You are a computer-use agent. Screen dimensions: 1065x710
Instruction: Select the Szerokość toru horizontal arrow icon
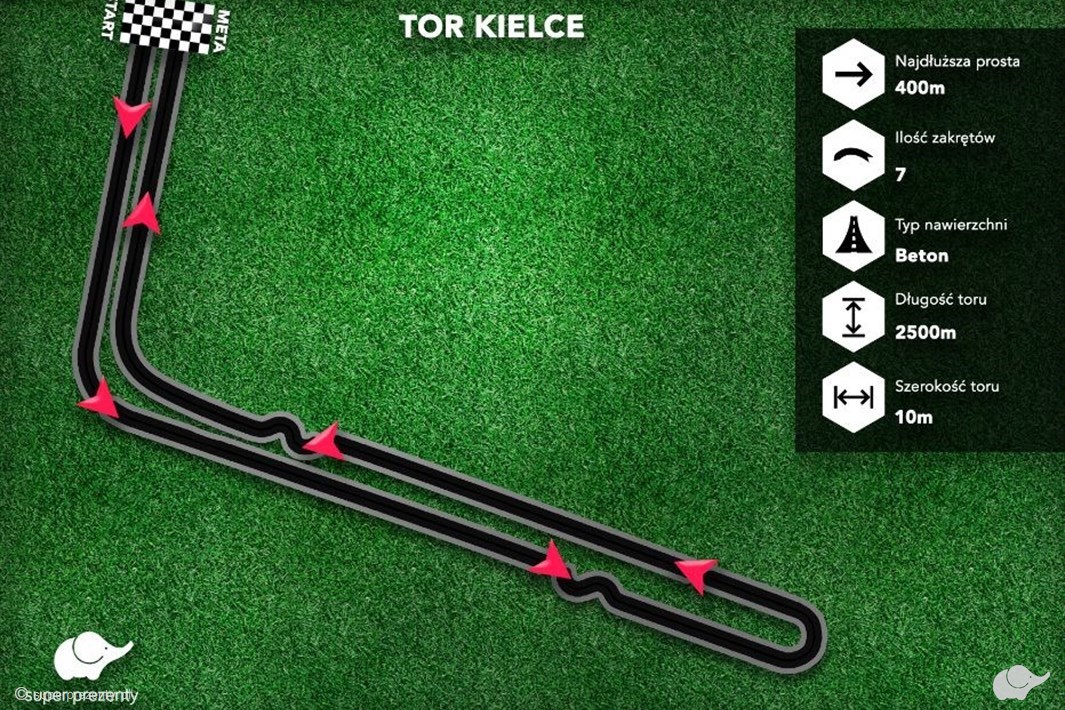point(852,398)
